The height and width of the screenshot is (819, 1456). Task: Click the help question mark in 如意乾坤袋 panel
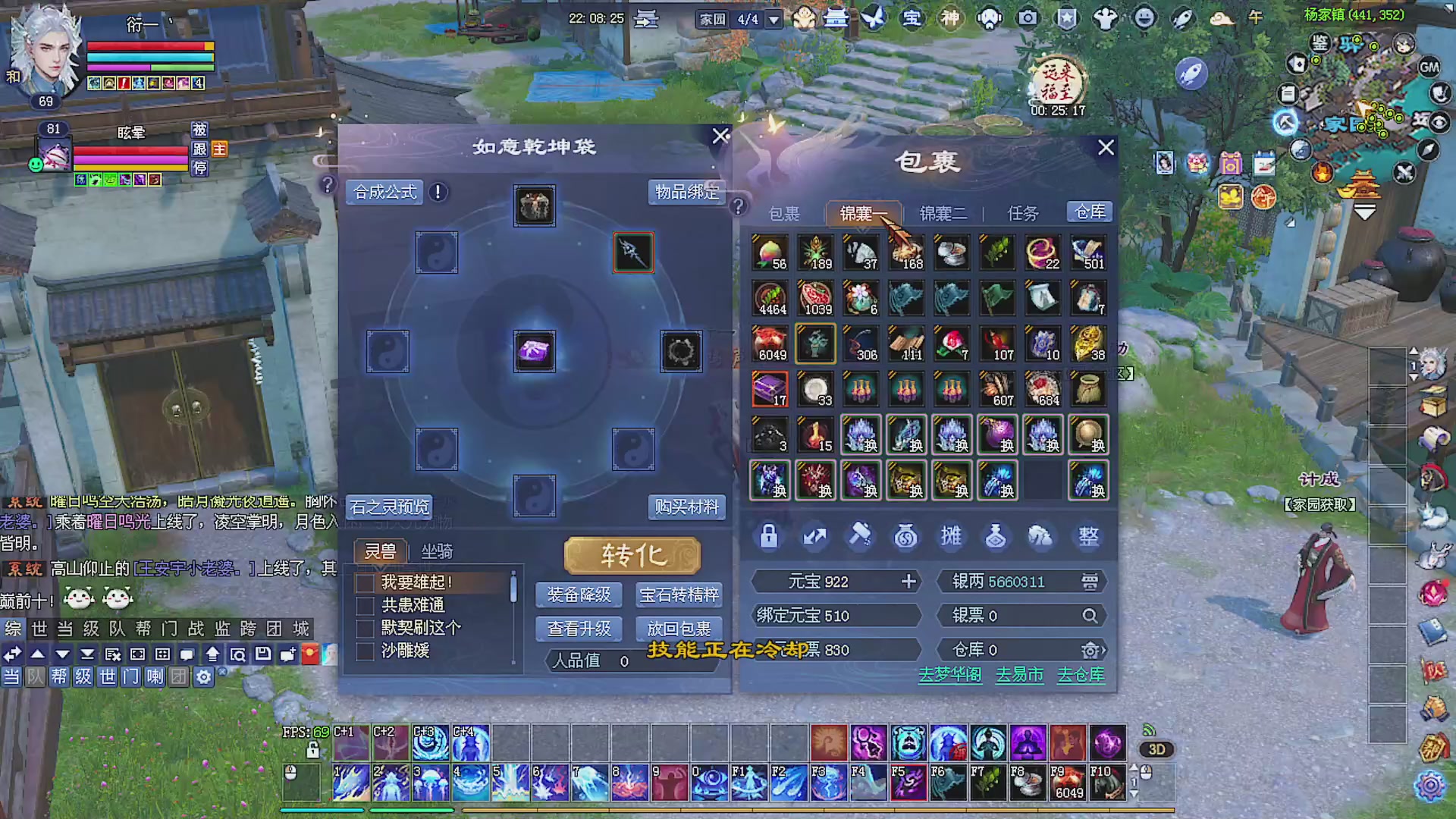327,184
